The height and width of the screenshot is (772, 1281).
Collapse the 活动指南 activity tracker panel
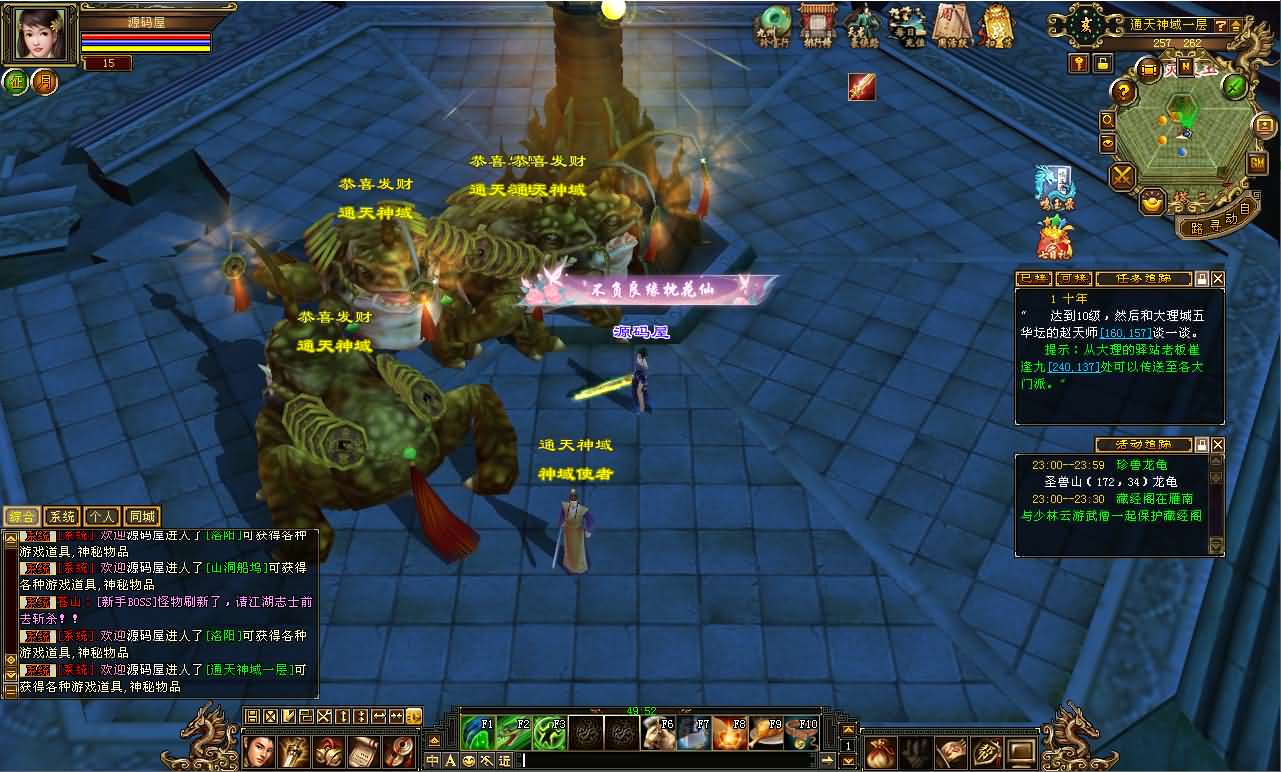pyautogui.click(x=1203, y=445)
